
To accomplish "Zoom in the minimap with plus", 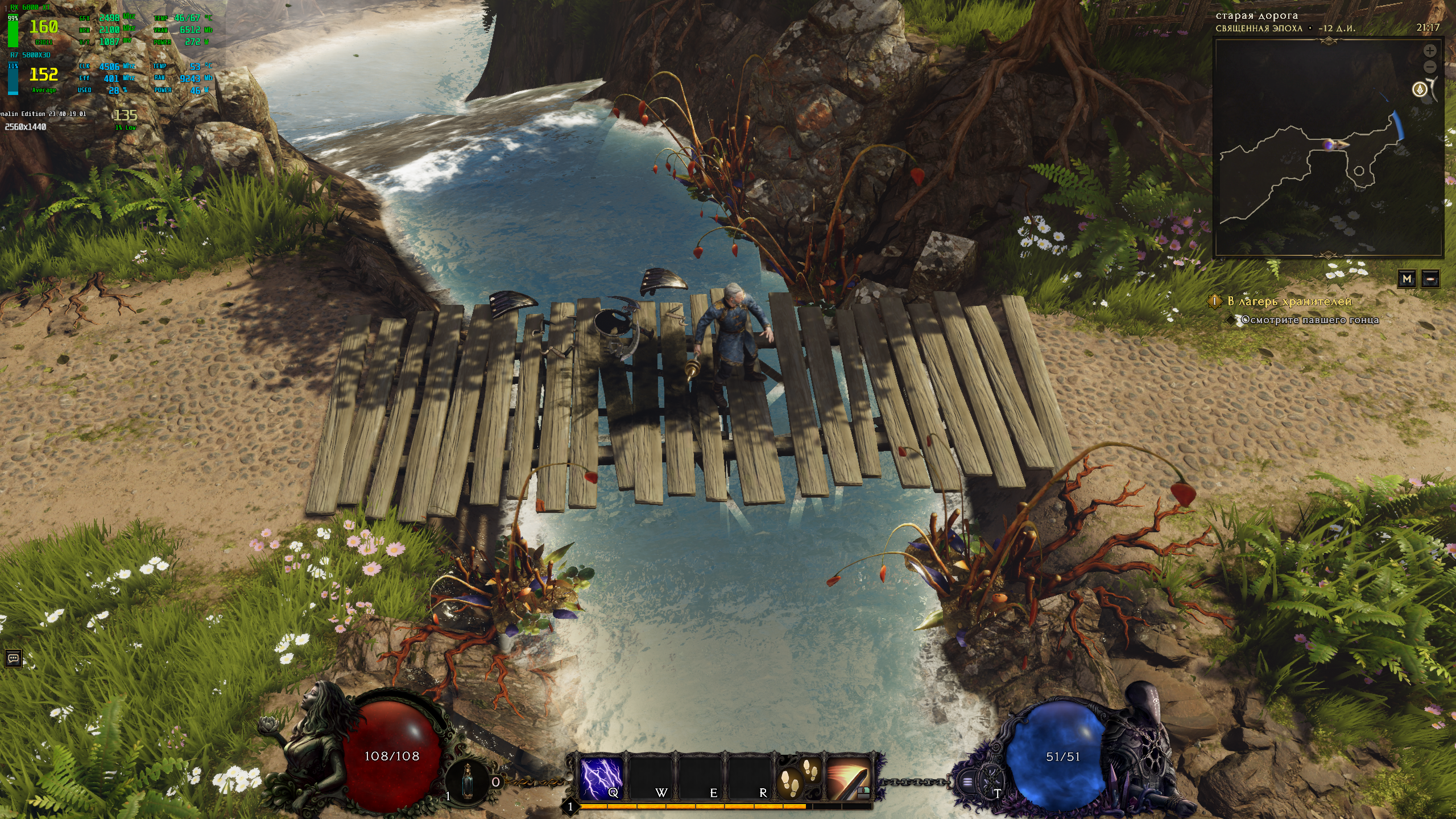I will tap(1430, 51).
